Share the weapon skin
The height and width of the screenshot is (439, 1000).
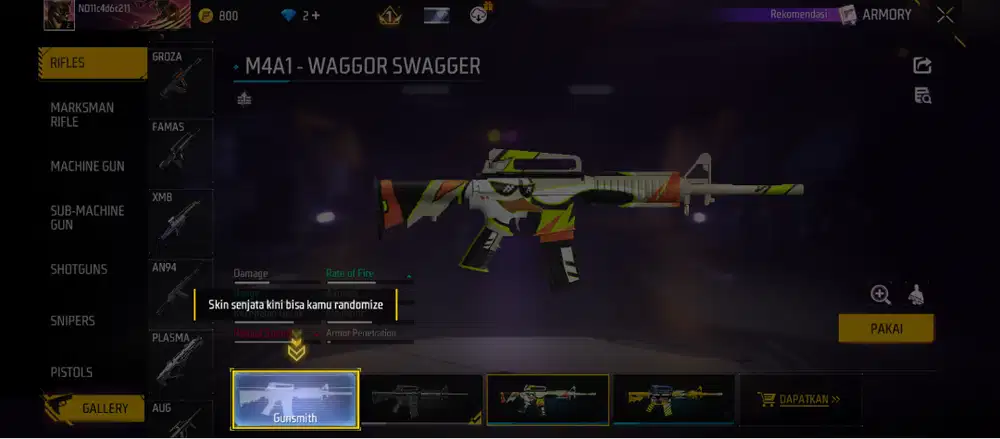click(923, 65)
